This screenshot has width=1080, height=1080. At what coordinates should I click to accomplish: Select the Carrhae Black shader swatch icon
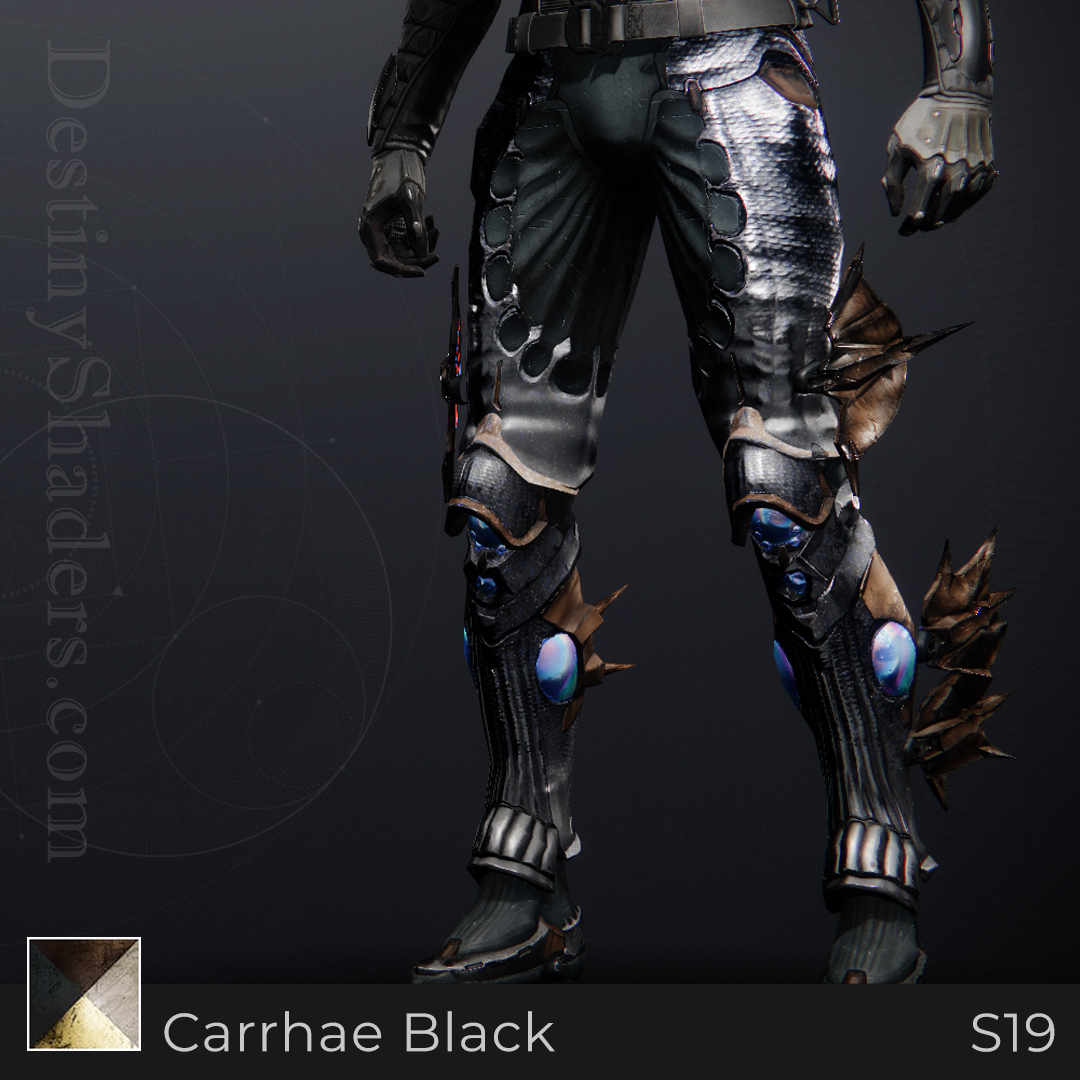pyautogui.click(x=84, y=994)
